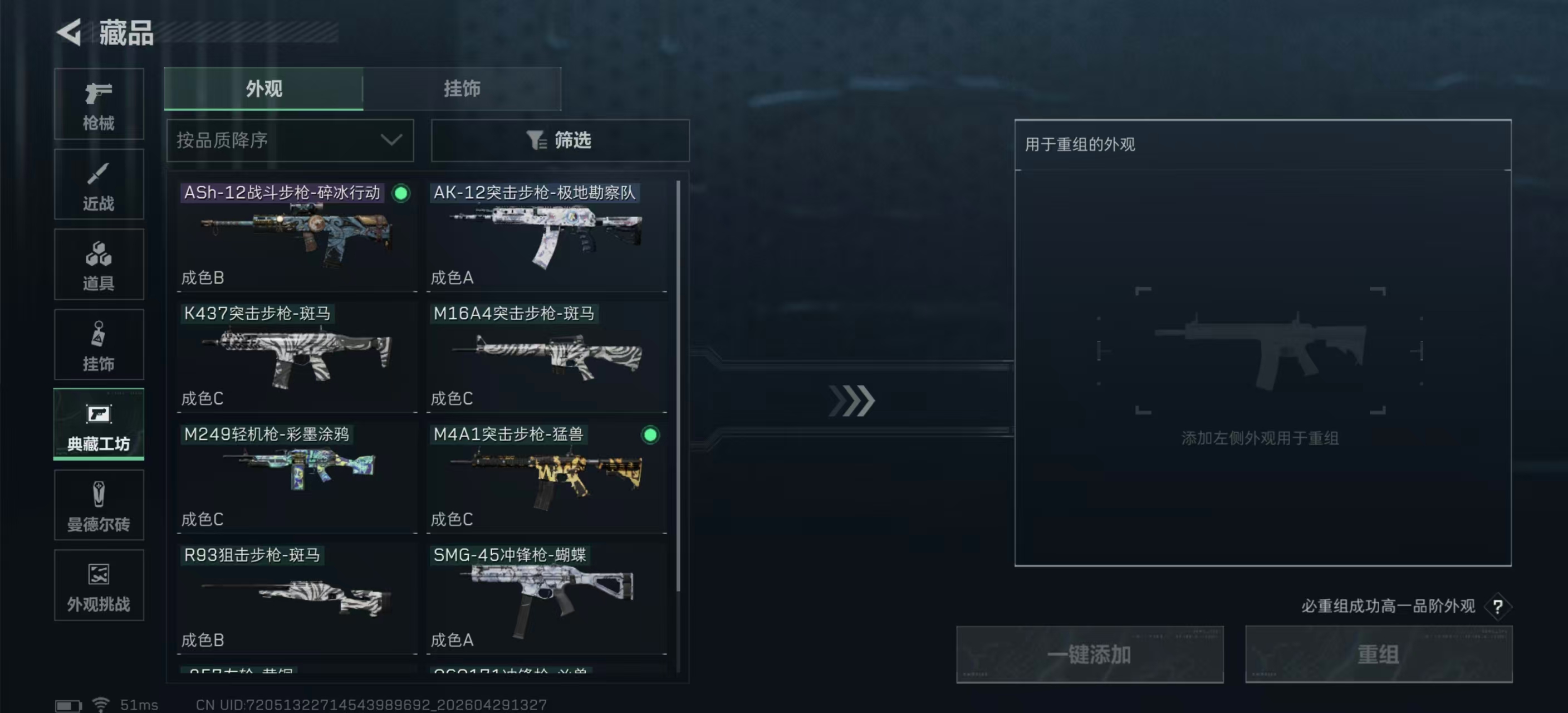Screen dimensions: 1568x713
Task: Select the 近战 melee category icon
Action: click(x=99, y=184)
